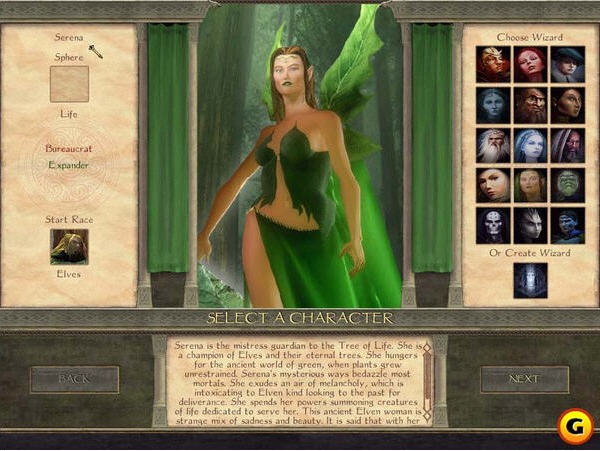The height and width of the screenshot is (451, 600).
Task: Click the Elves start race icon
Action: pos(69,246)
